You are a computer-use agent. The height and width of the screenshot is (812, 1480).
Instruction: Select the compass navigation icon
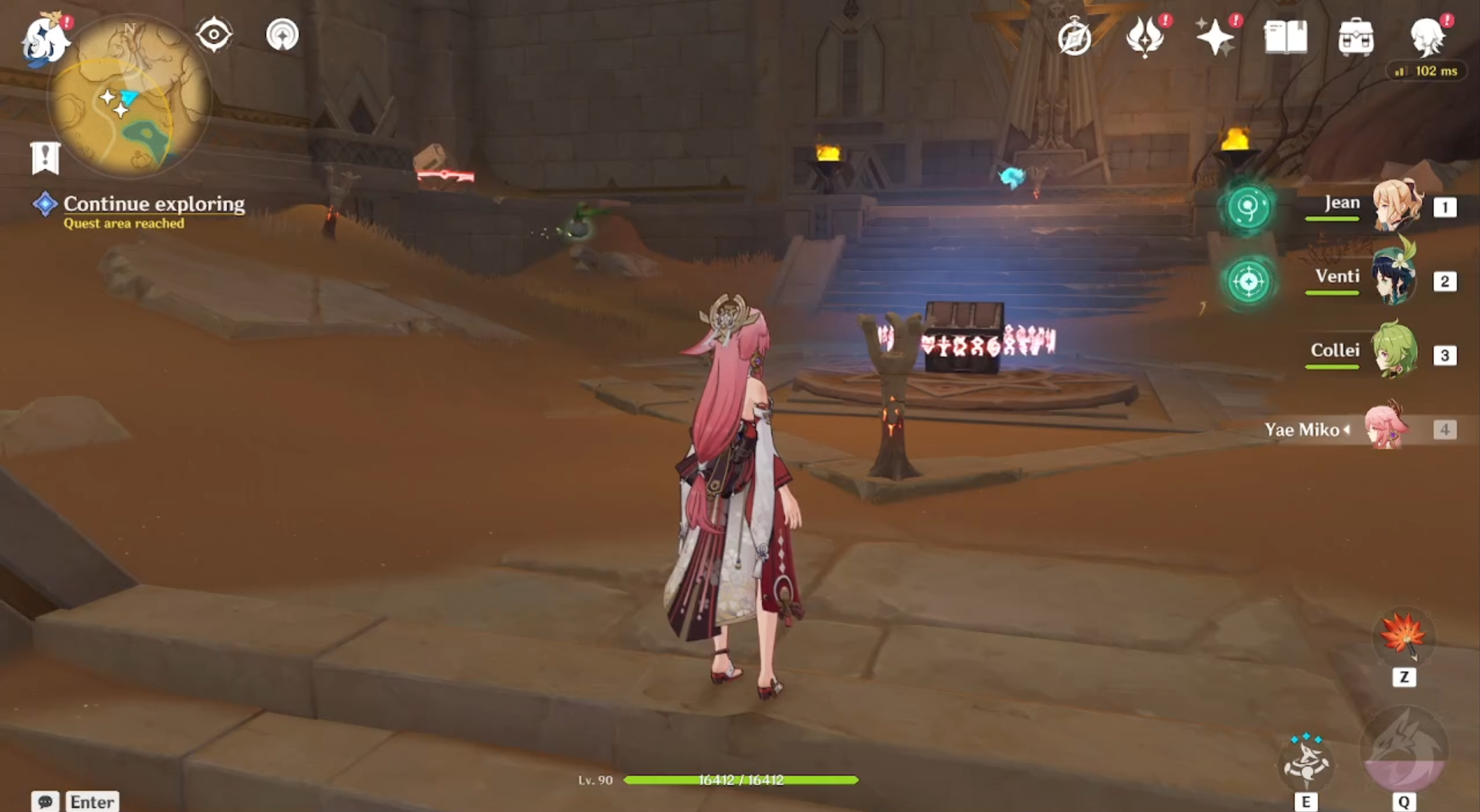tap(214, 35)
